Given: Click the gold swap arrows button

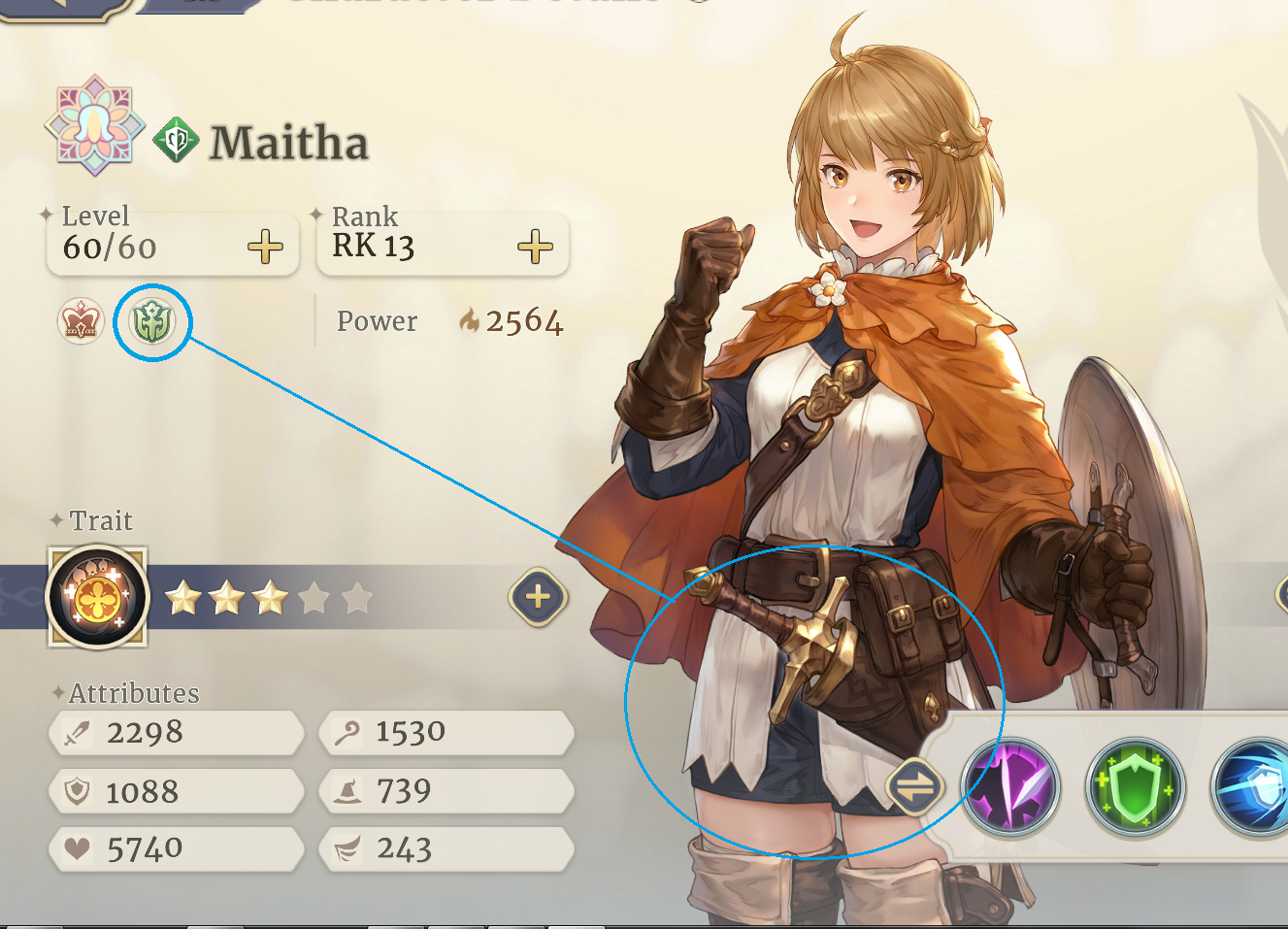Looking at the screenshot, I should coord(914,786).
